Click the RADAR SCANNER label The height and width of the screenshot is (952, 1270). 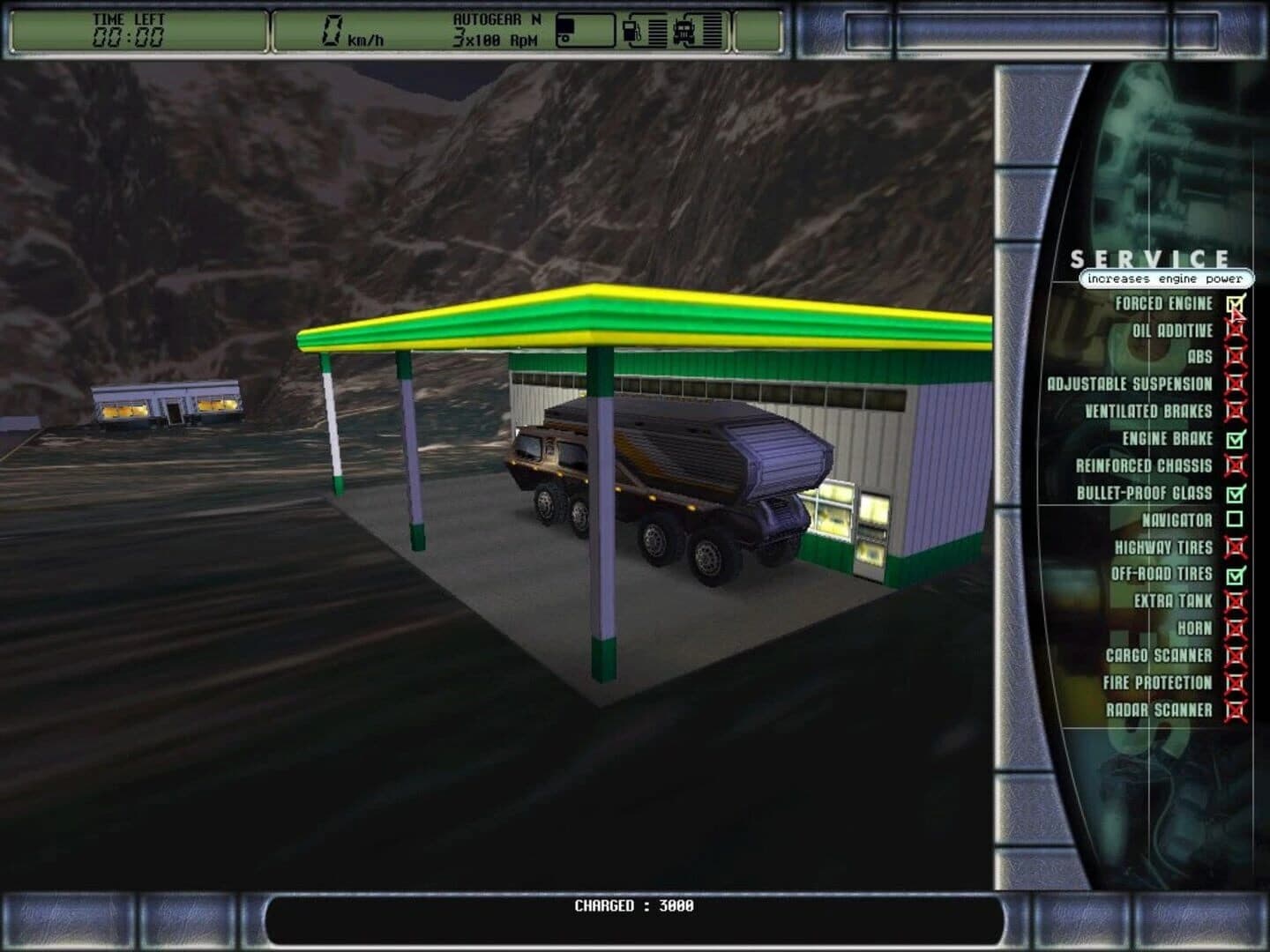coord(1161,710)
